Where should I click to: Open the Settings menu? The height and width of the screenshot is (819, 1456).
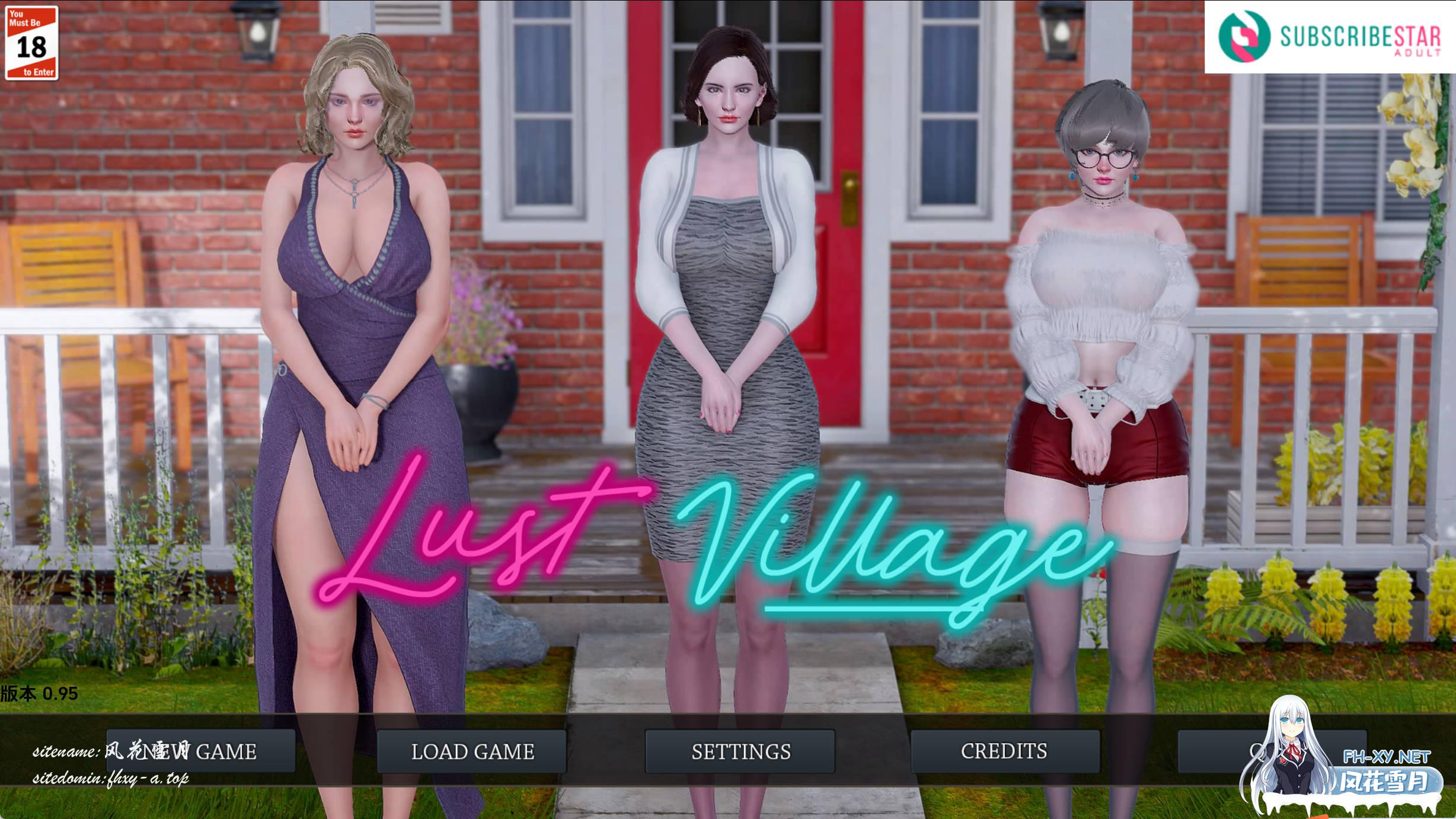click(740, 751)
